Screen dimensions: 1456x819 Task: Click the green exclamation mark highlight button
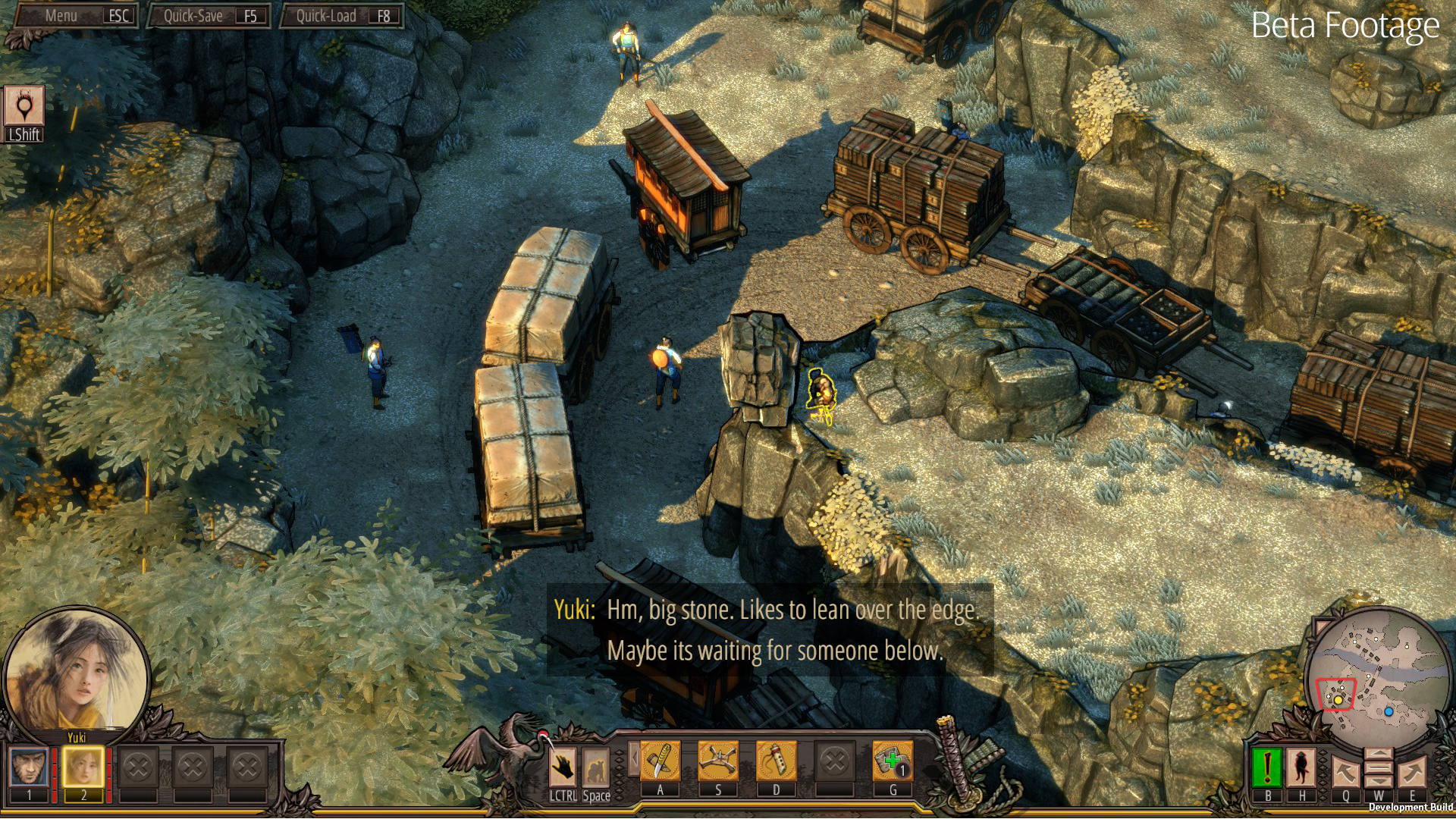click(1267, 767)
